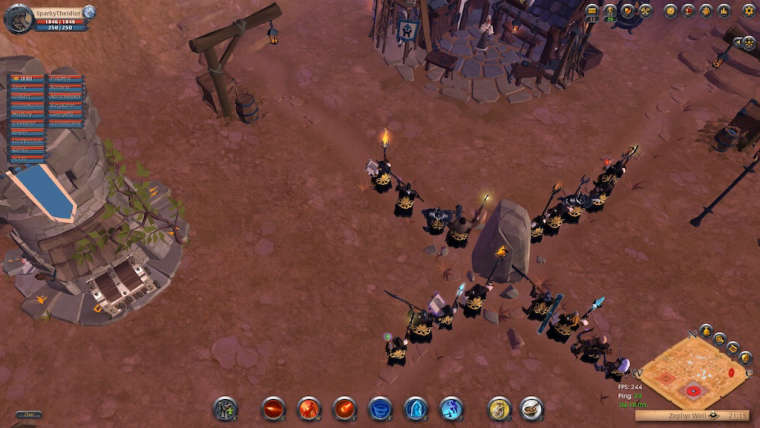760x428 pixels.
Task: Click the collapse arrow beside the round button
Action: pos(736,42)
